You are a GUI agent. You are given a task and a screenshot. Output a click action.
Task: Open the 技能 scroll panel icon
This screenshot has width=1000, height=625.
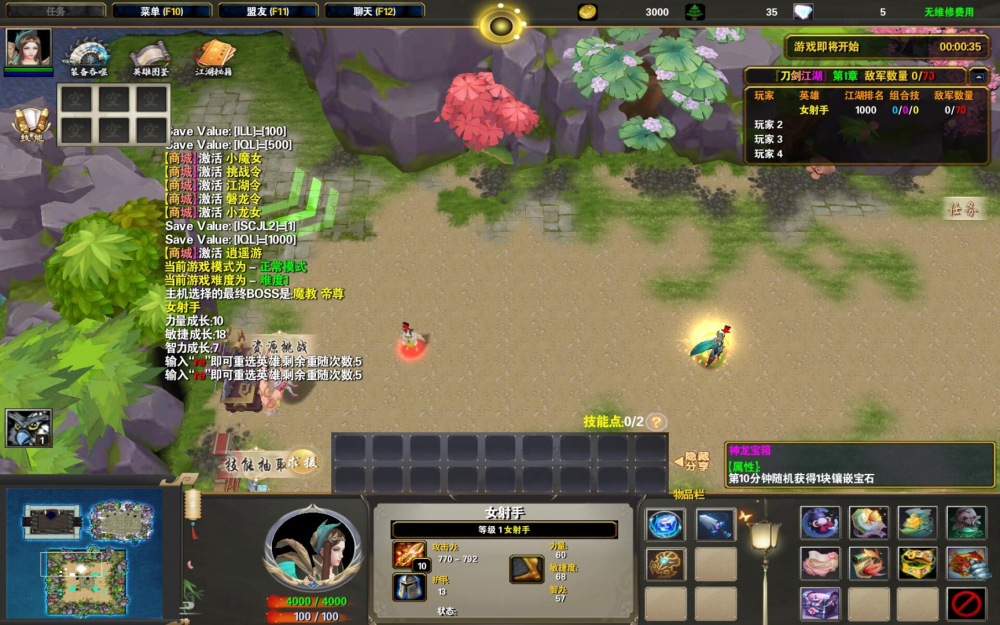(29, 123)
